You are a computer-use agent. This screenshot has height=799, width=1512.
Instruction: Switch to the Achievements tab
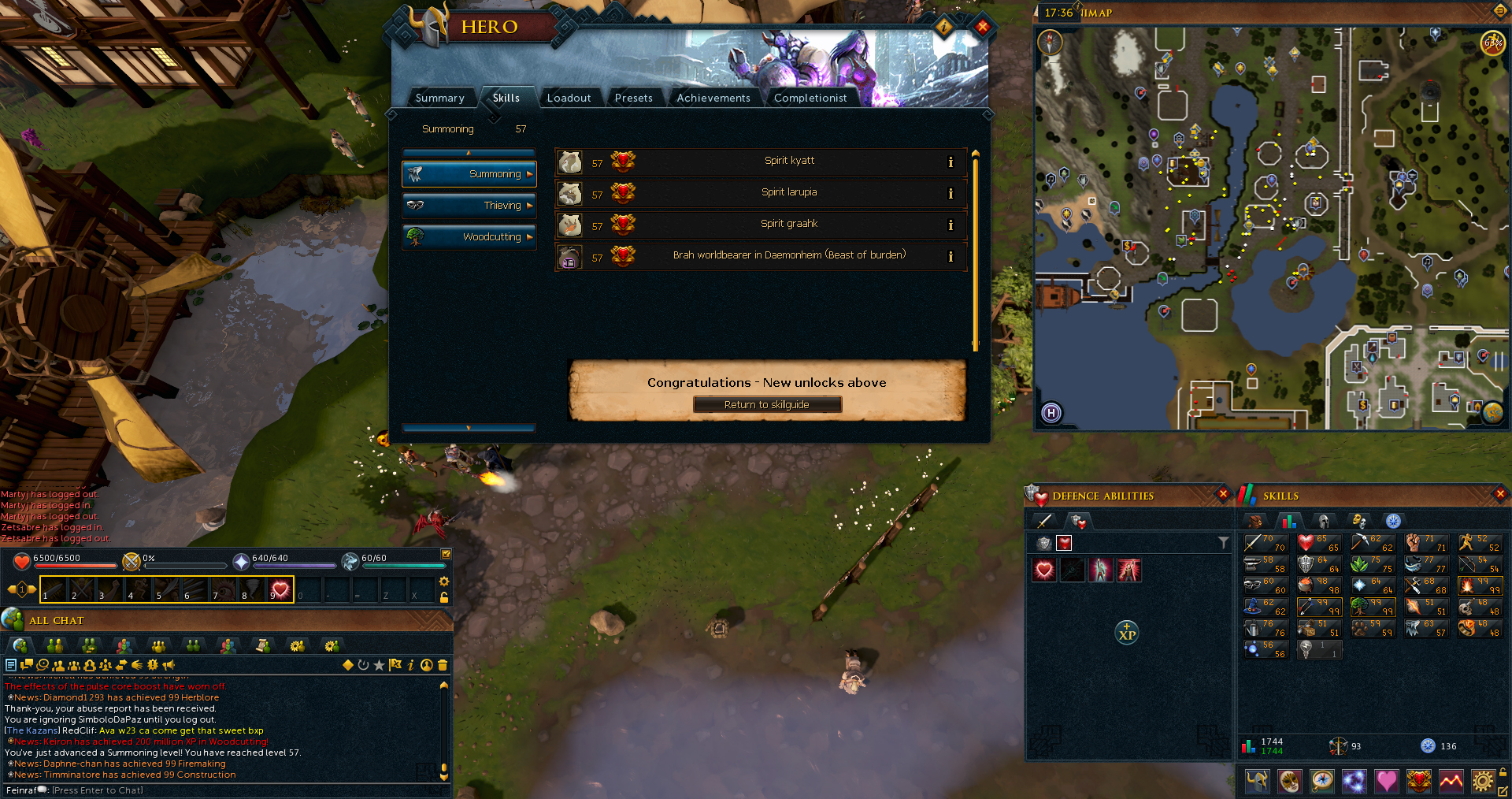713,98
